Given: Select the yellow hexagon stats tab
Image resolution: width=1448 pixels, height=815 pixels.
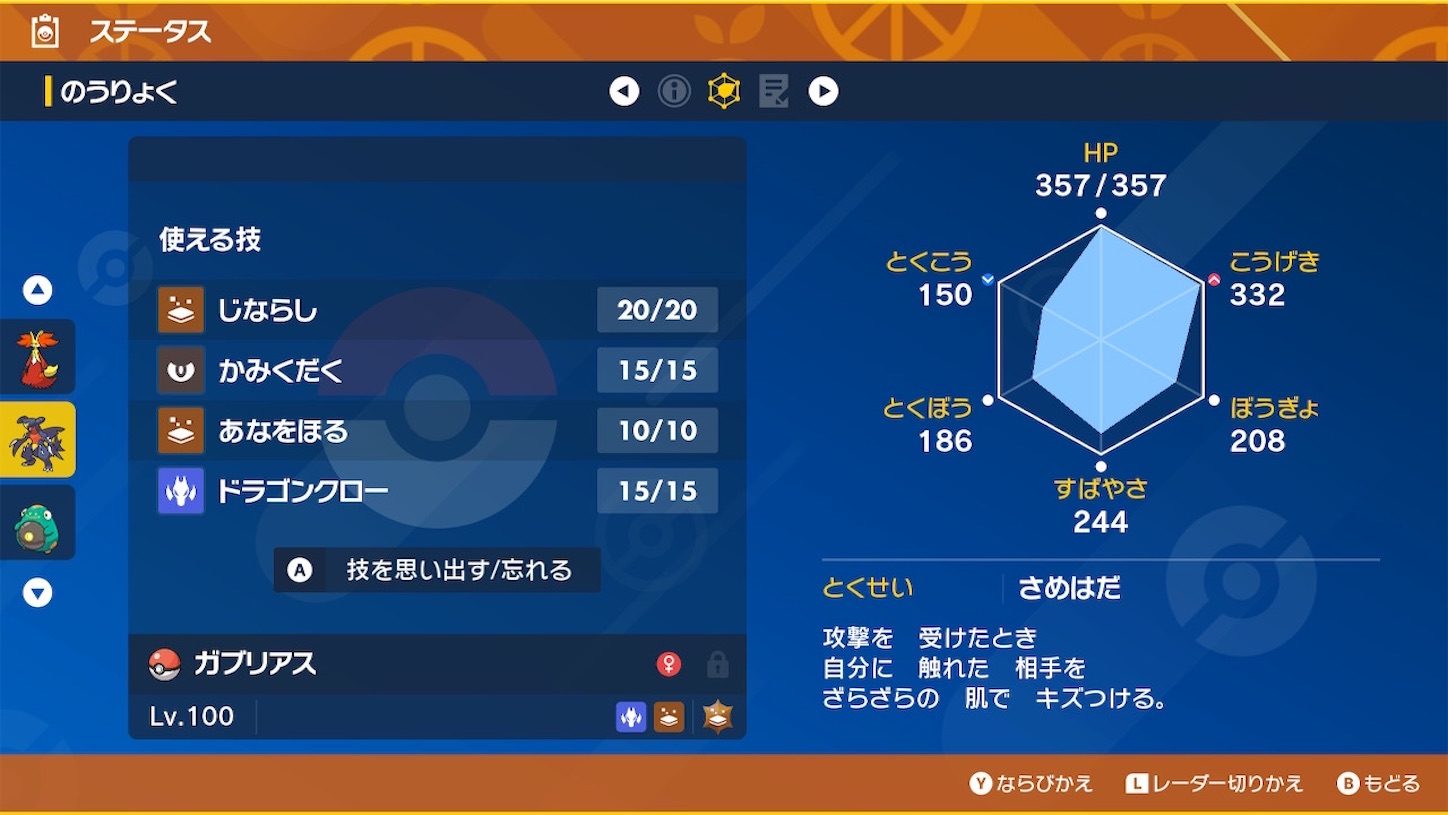Looking at the screenshot, I should click(723, 90).
